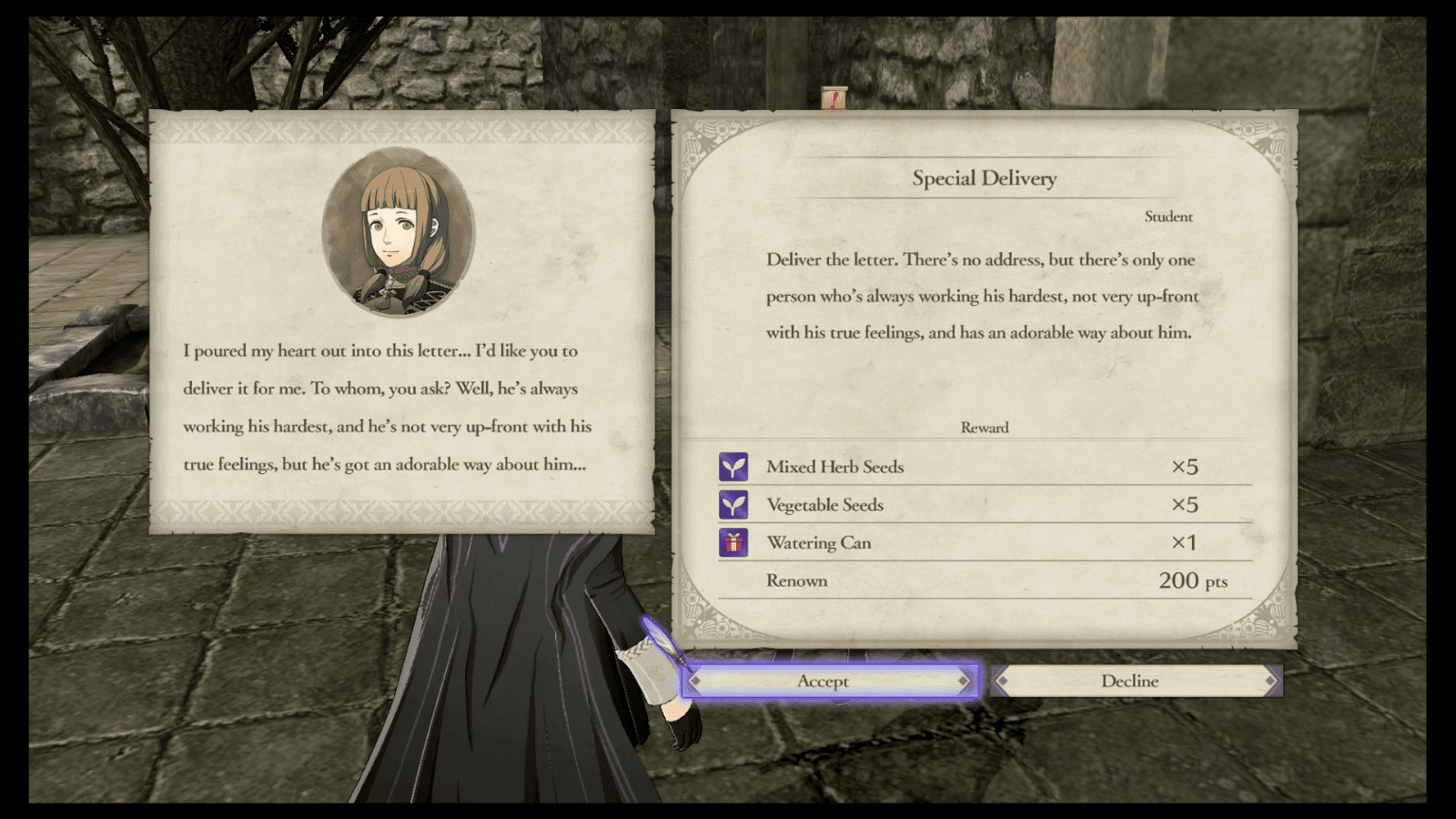
Task: Accept the Special Delivery quest
Action: tap(824, 681)
